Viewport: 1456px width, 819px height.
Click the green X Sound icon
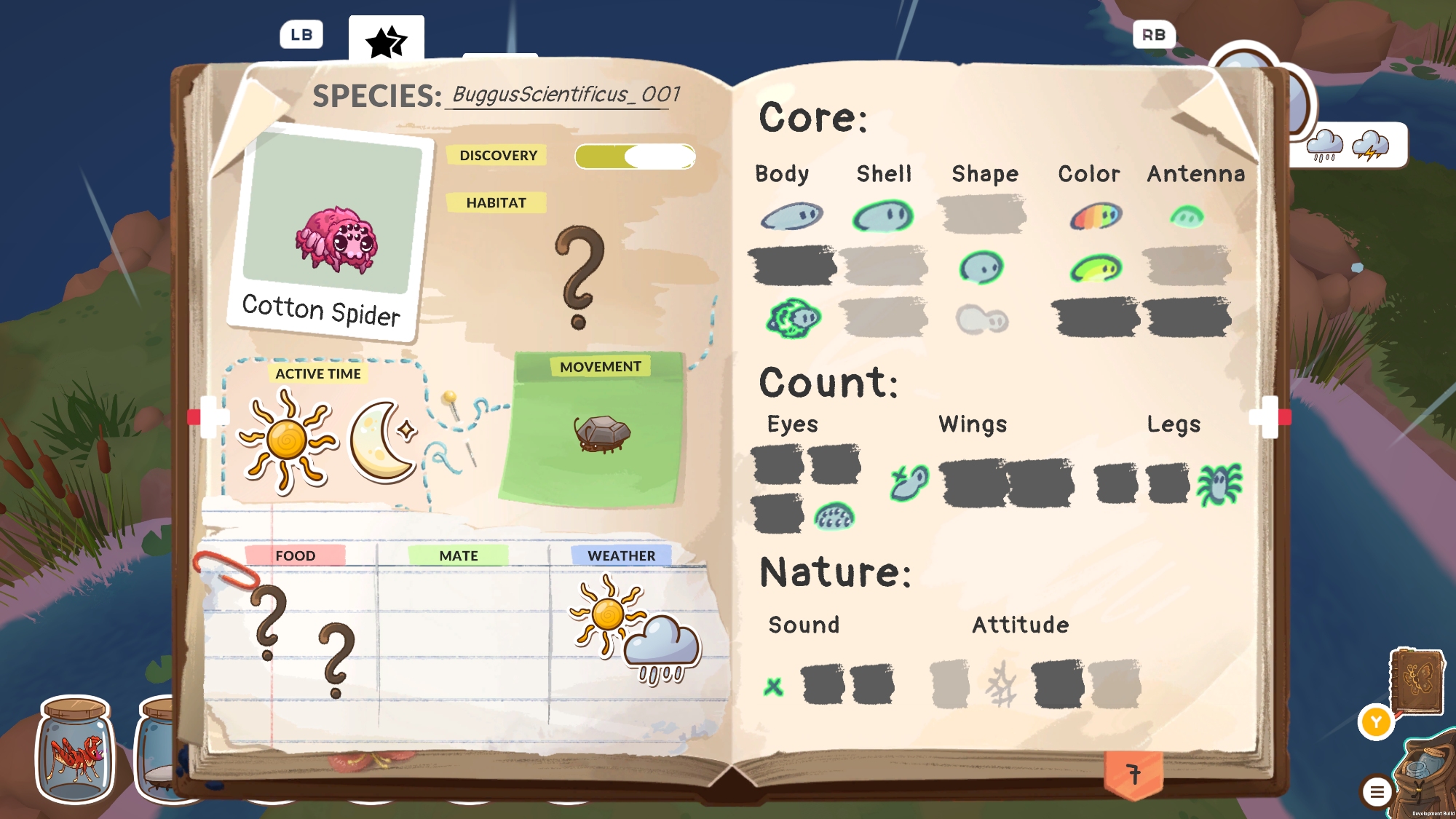coord(773,686)
